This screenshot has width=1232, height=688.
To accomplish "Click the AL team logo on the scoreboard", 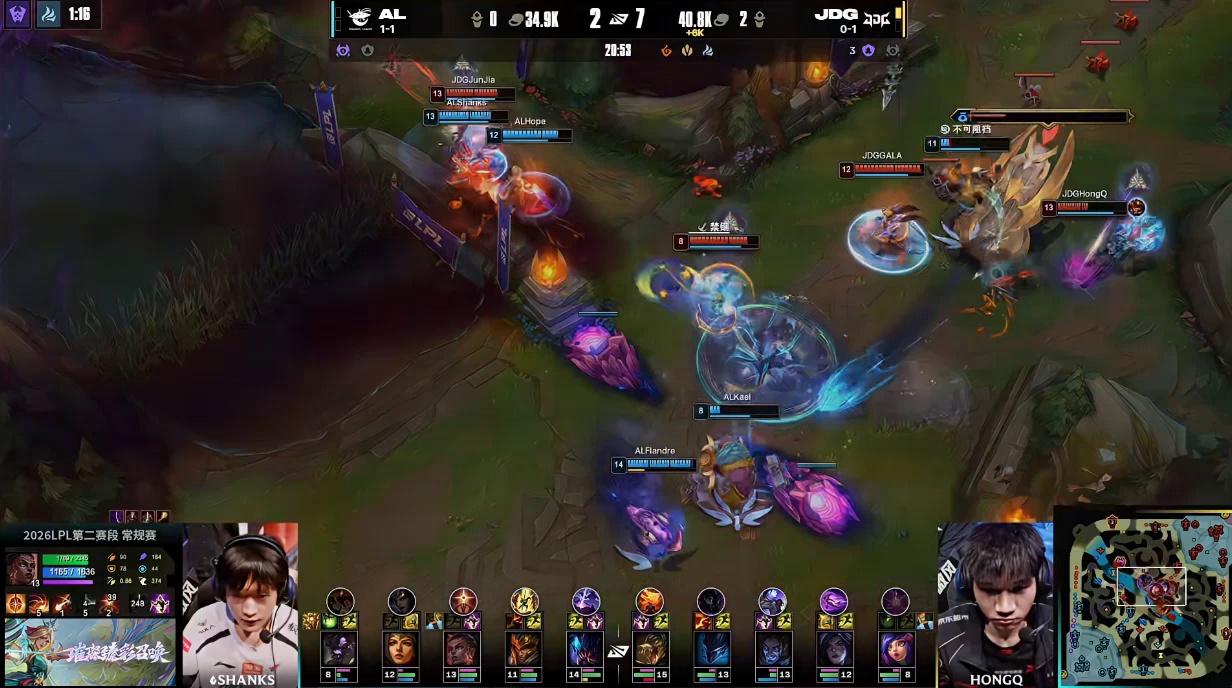I will (355, 17).
